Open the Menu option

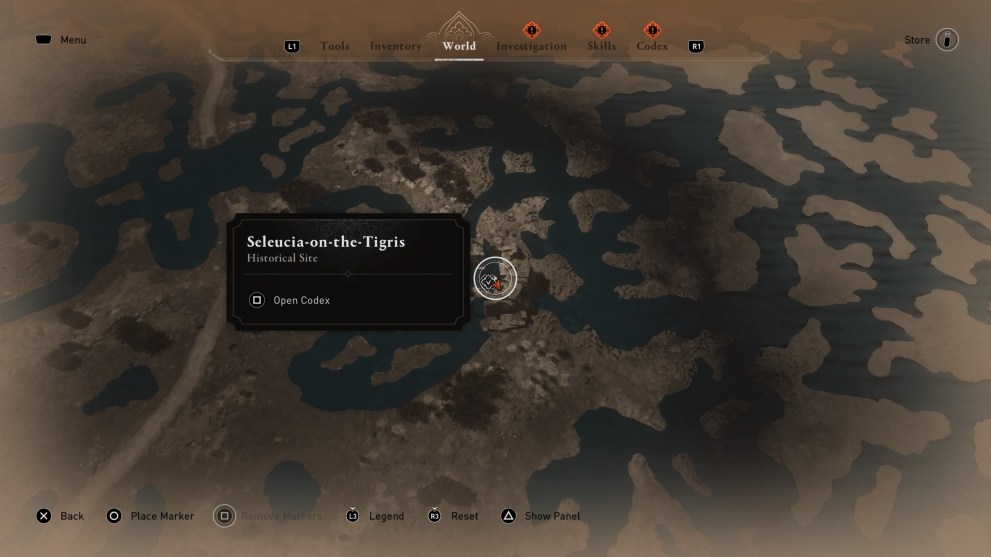point(62,40)
